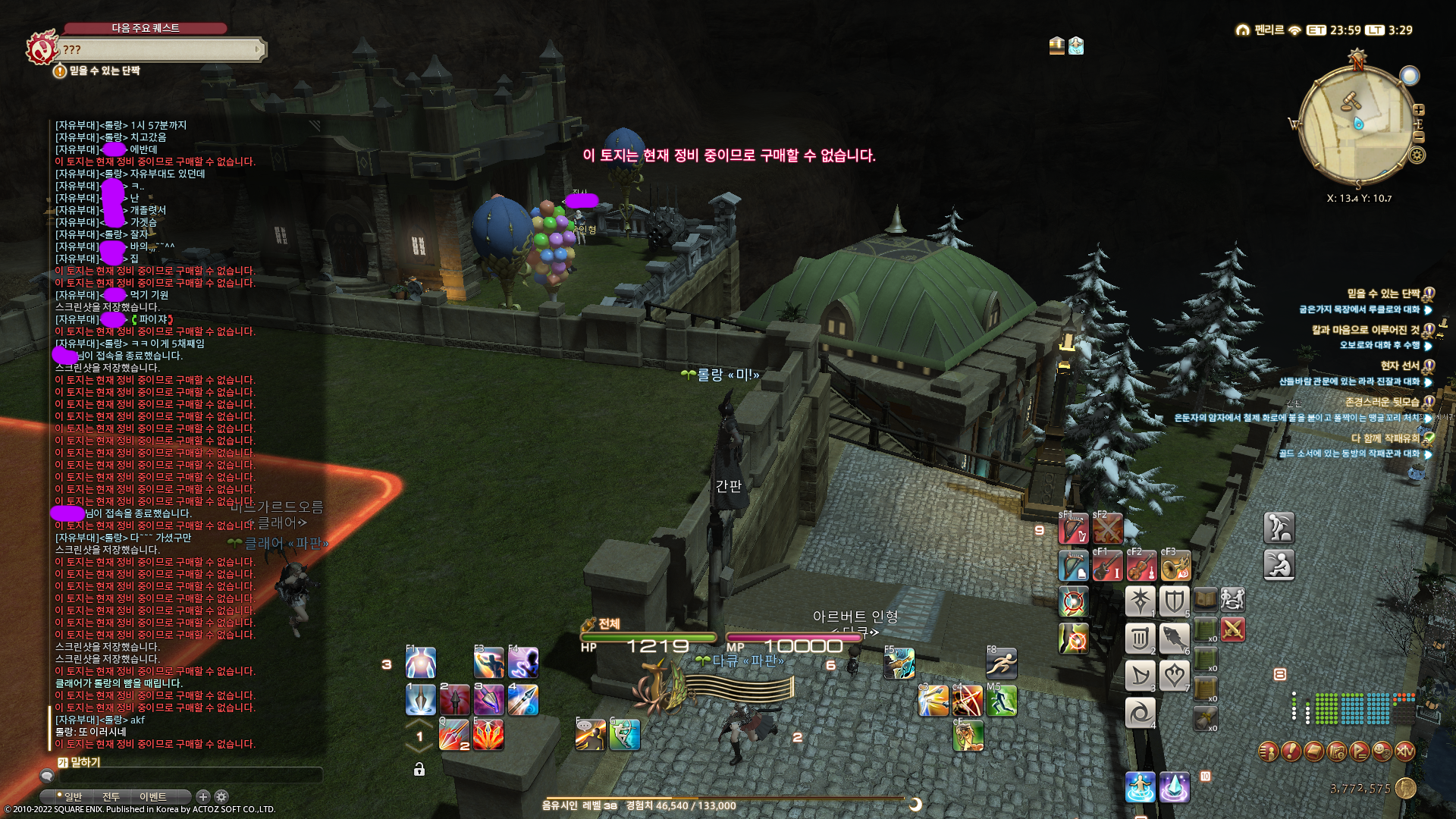1456x819 pixels.
Task: Open the minimap gear settings
Action: click(x=1417, y=155)
